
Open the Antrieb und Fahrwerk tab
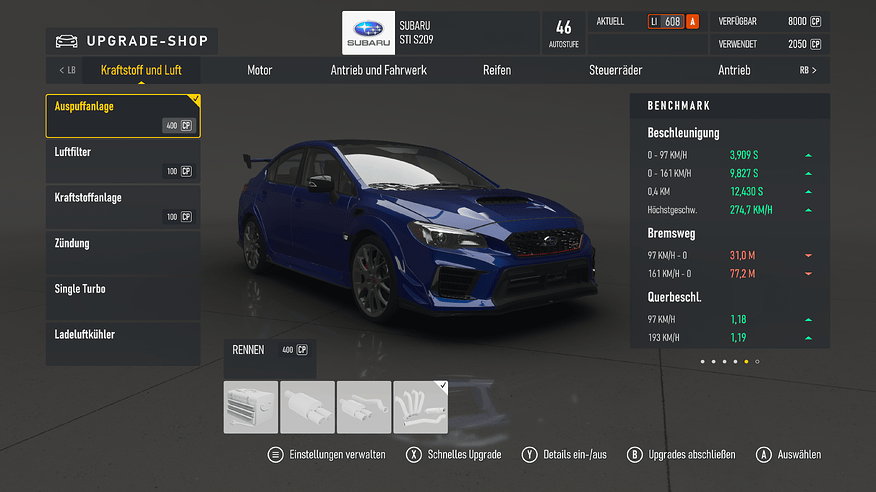[x=379, y=71]
